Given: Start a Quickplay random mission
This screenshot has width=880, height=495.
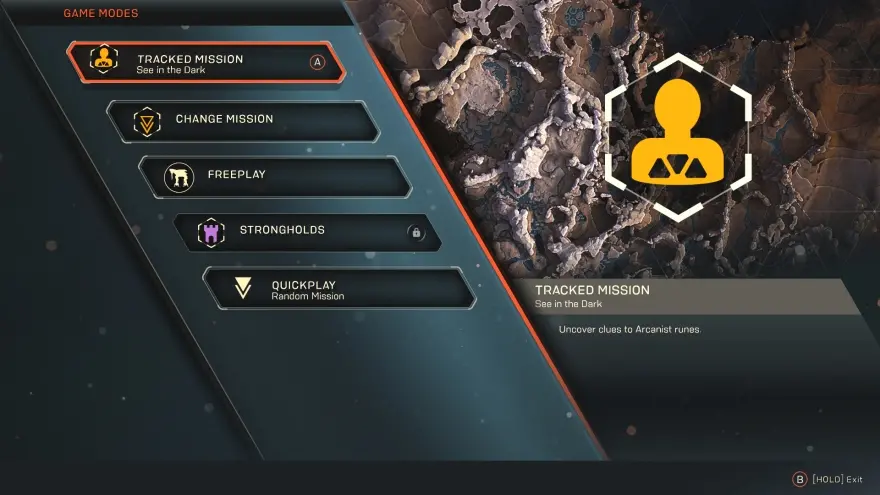Looking at the screenshot, I should point(338,288).
